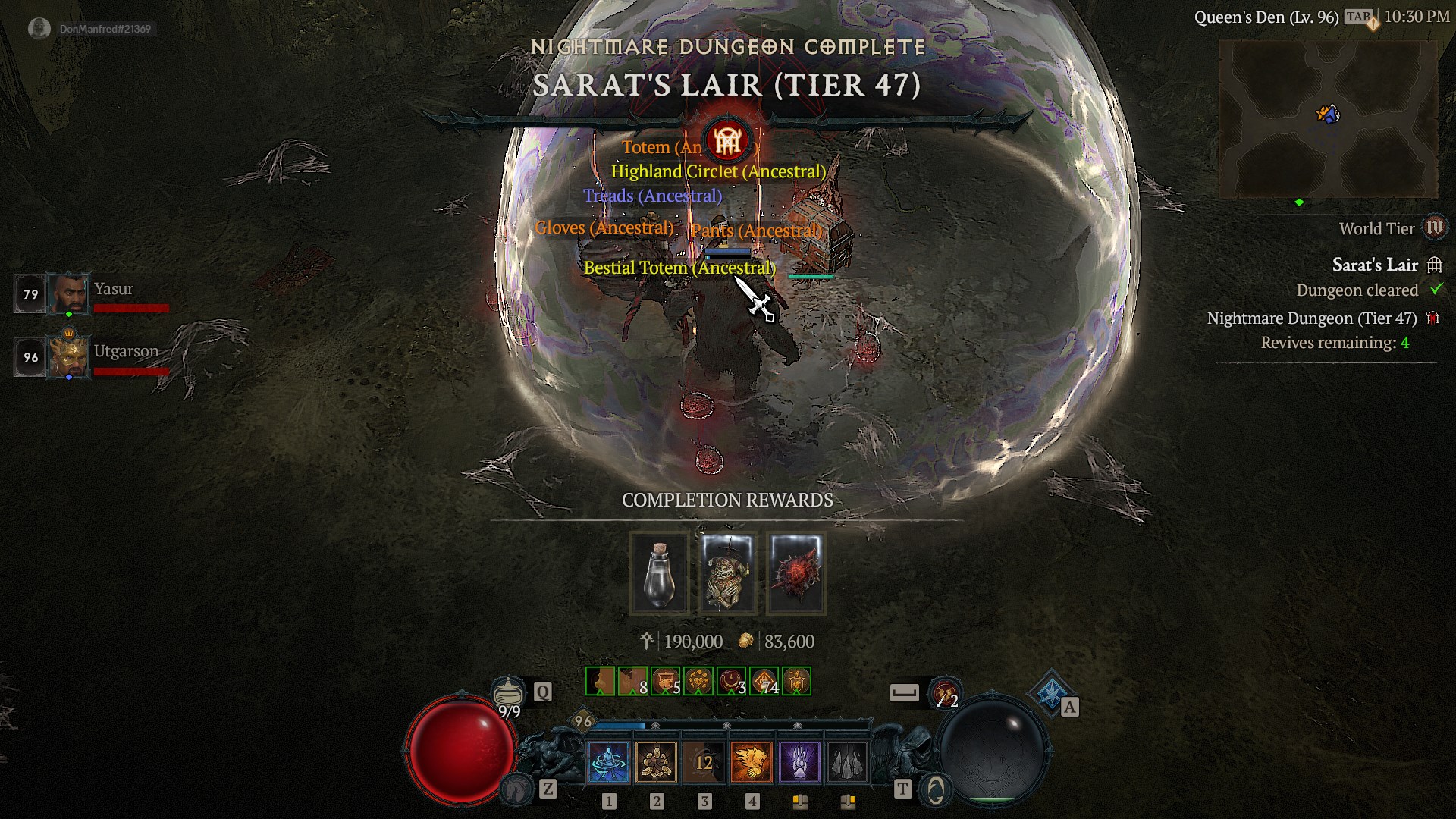Cast the boulder skill in slot 2

click(x=656, y=761)
